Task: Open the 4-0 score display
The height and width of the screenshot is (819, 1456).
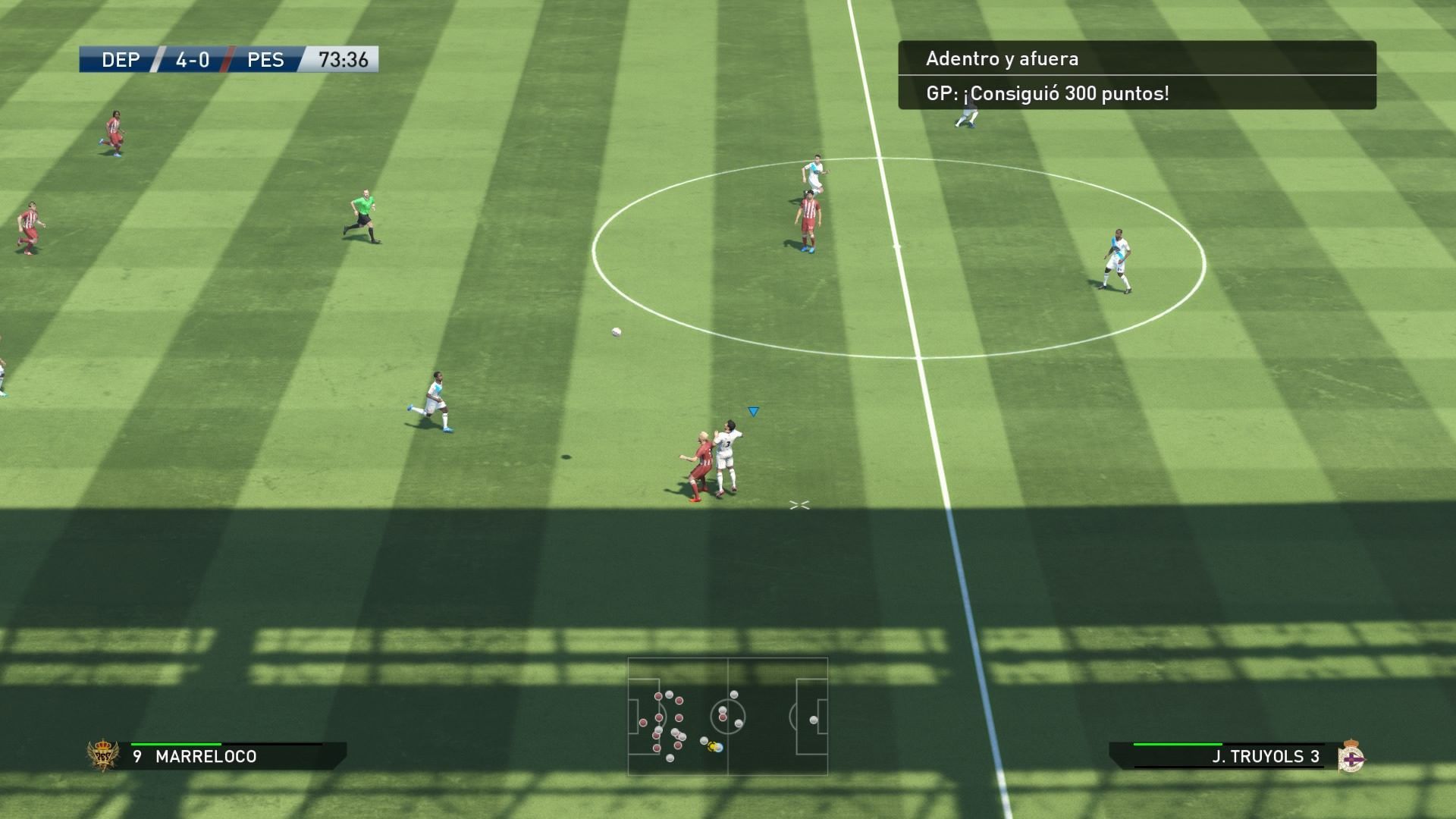Action: pyautogui.click(x=191, y=60)
